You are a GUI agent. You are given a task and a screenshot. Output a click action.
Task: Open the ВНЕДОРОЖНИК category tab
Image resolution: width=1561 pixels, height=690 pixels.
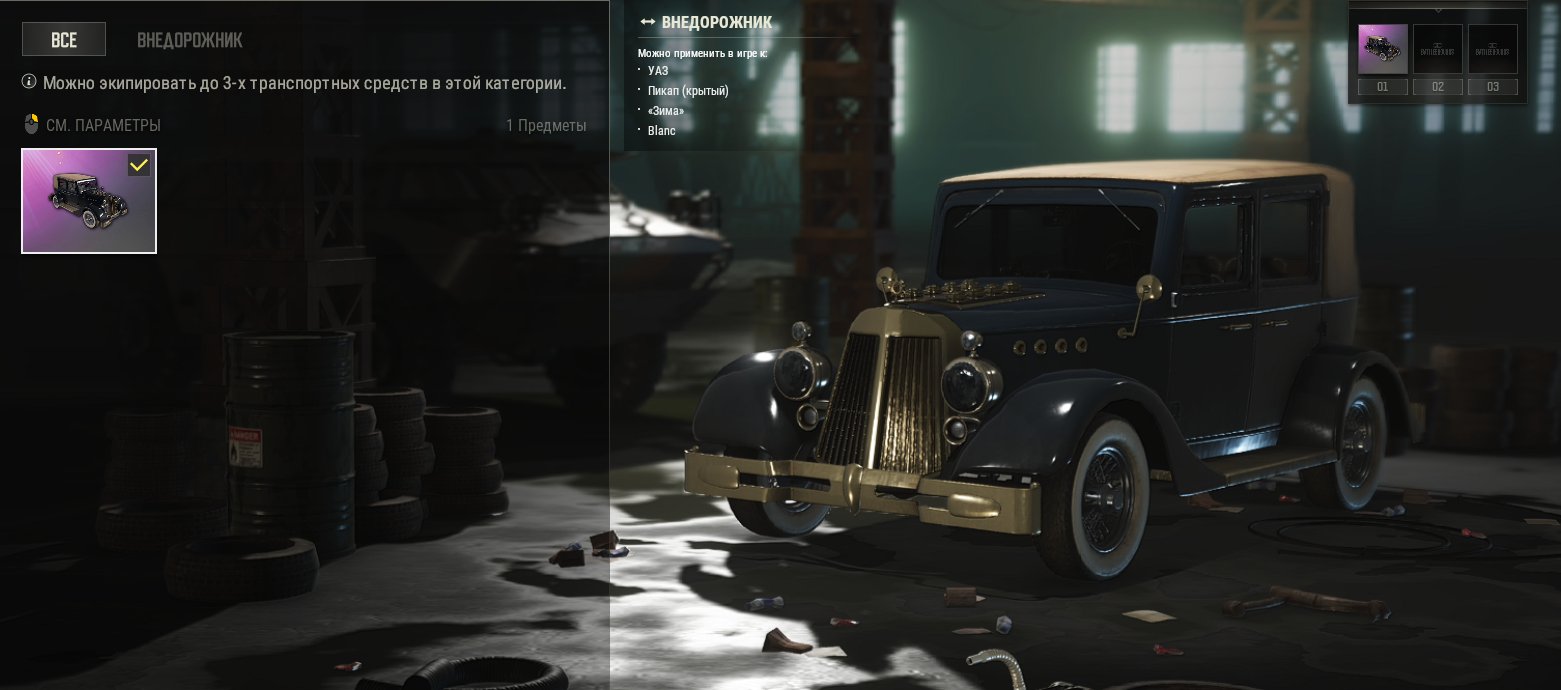point(189,40)
